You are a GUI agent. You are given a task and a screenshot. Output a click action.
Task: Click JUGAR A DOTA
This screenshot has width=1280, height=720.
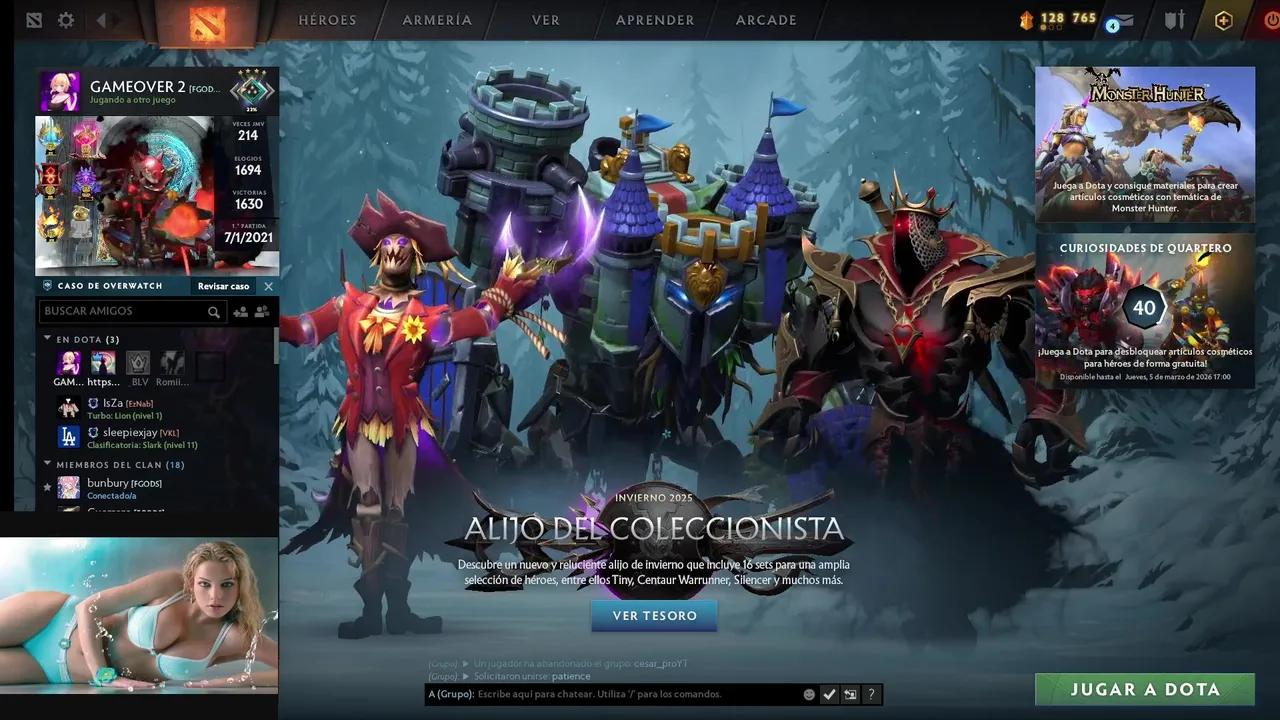[1143, 689]
